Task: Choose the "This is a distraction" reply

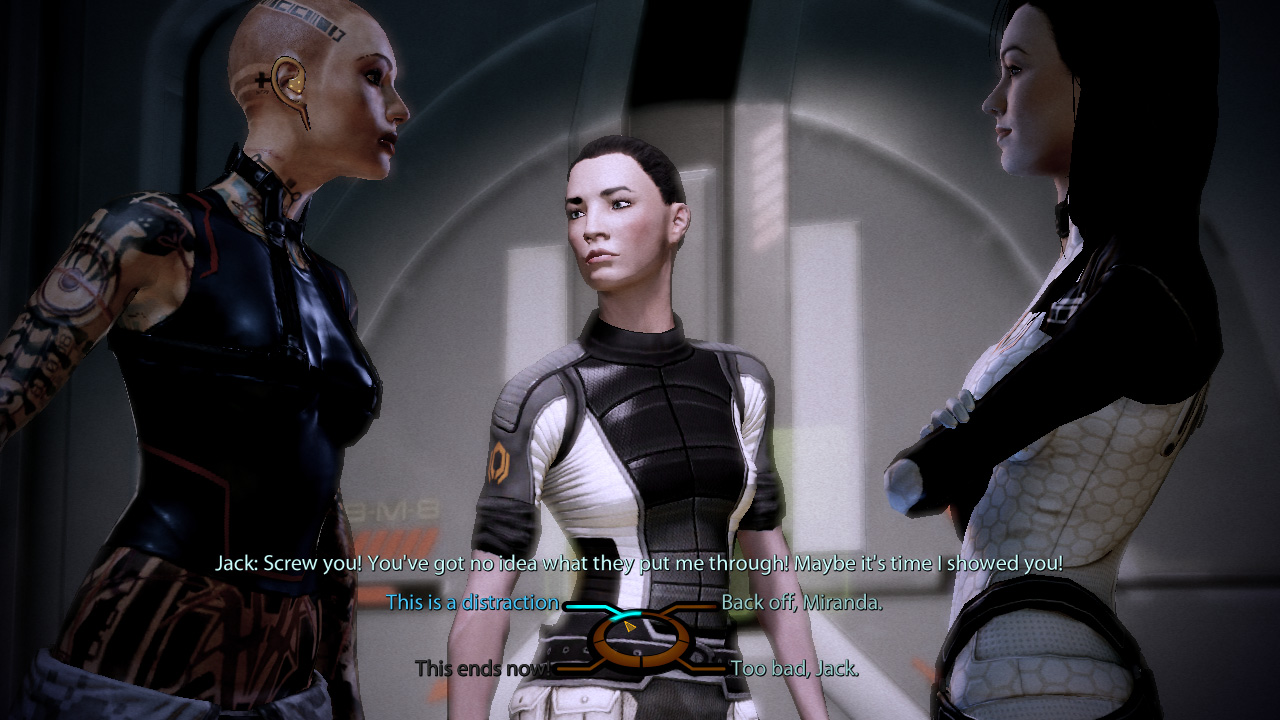Action: point(472,602)
